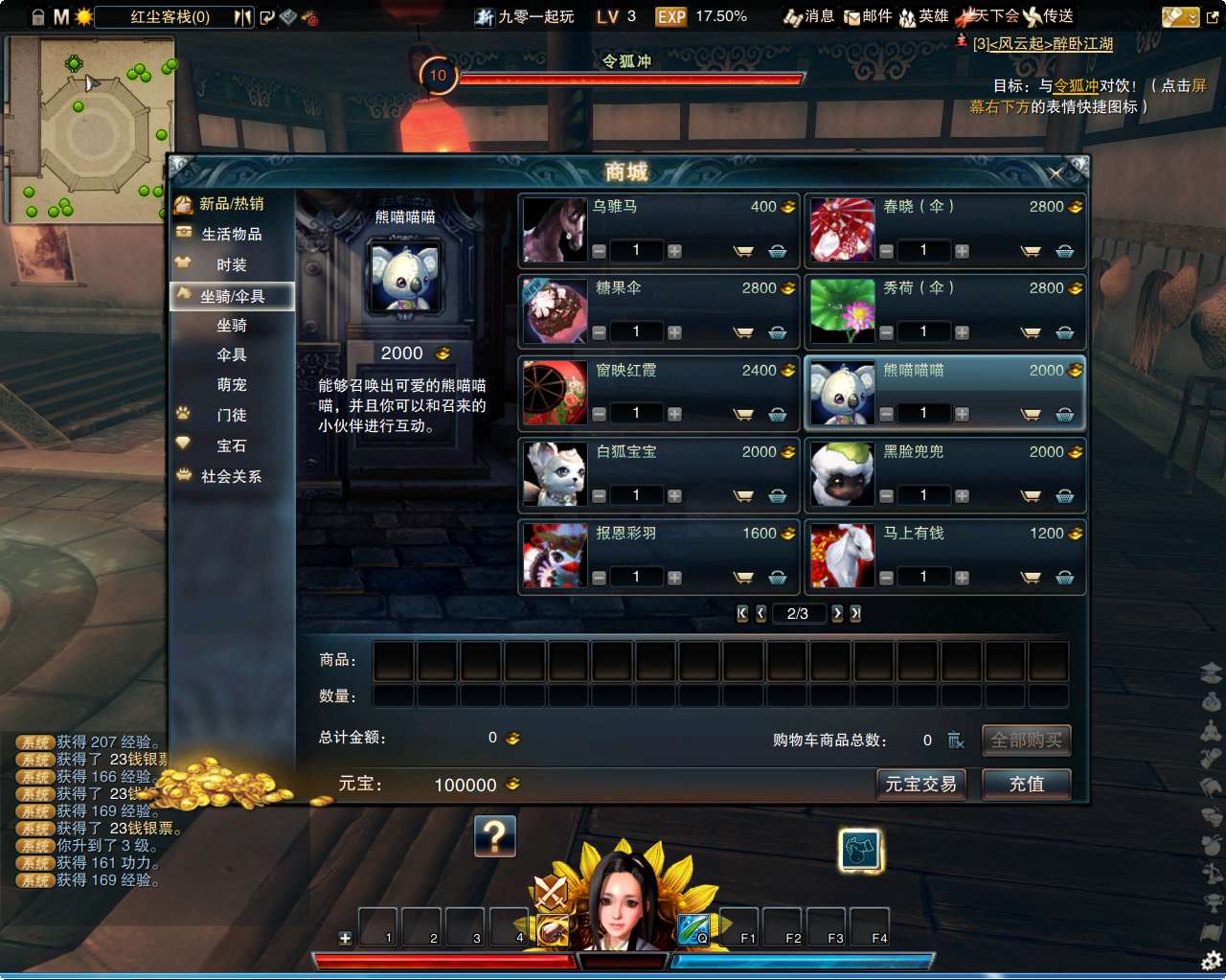This screenshot has width=1226, height=980.
Task: Click the cart icon beside 乌骓马
Action: [743, 251]
